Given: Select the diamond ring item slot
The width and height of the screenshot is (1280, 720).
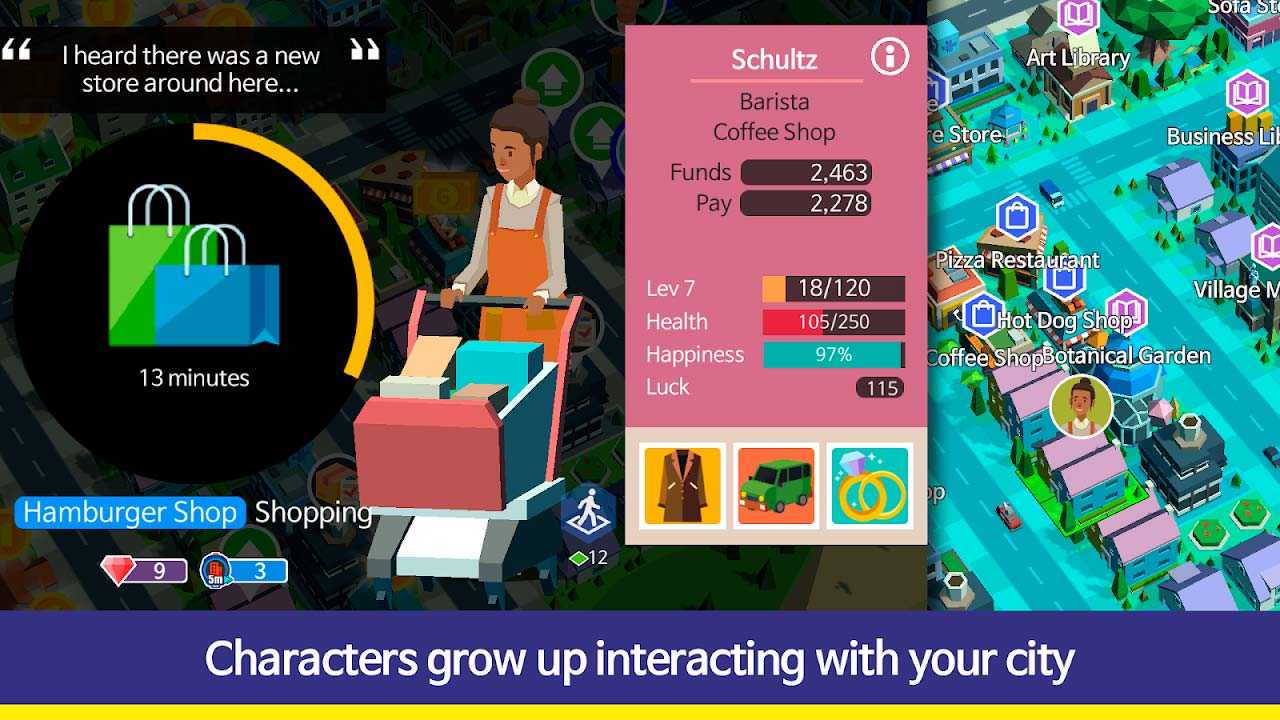Looking at the screenshot, I should pyautogui.click(x=870, y=486).
